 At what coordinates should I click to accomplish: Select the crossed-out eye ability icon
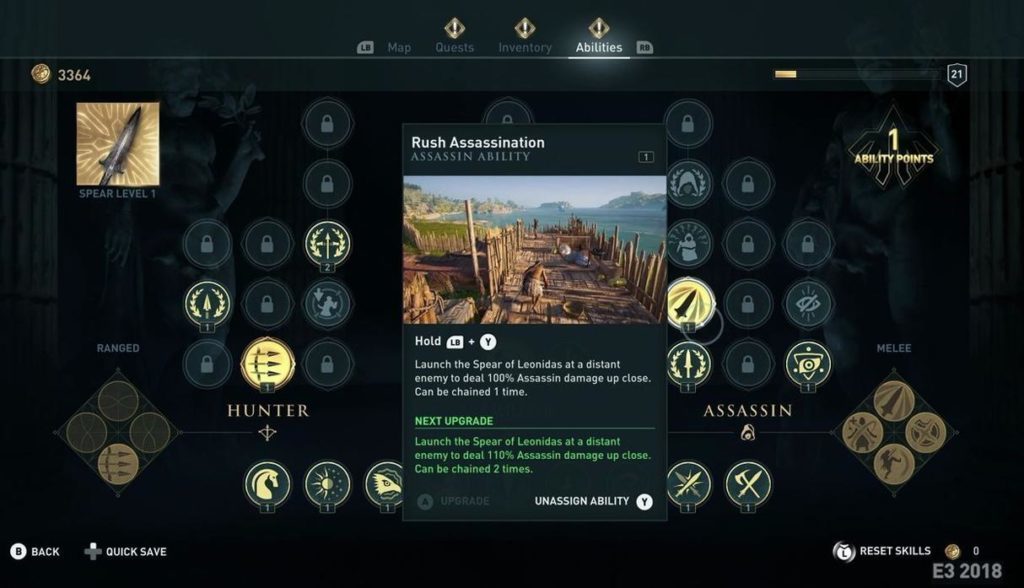click(808, 303)
